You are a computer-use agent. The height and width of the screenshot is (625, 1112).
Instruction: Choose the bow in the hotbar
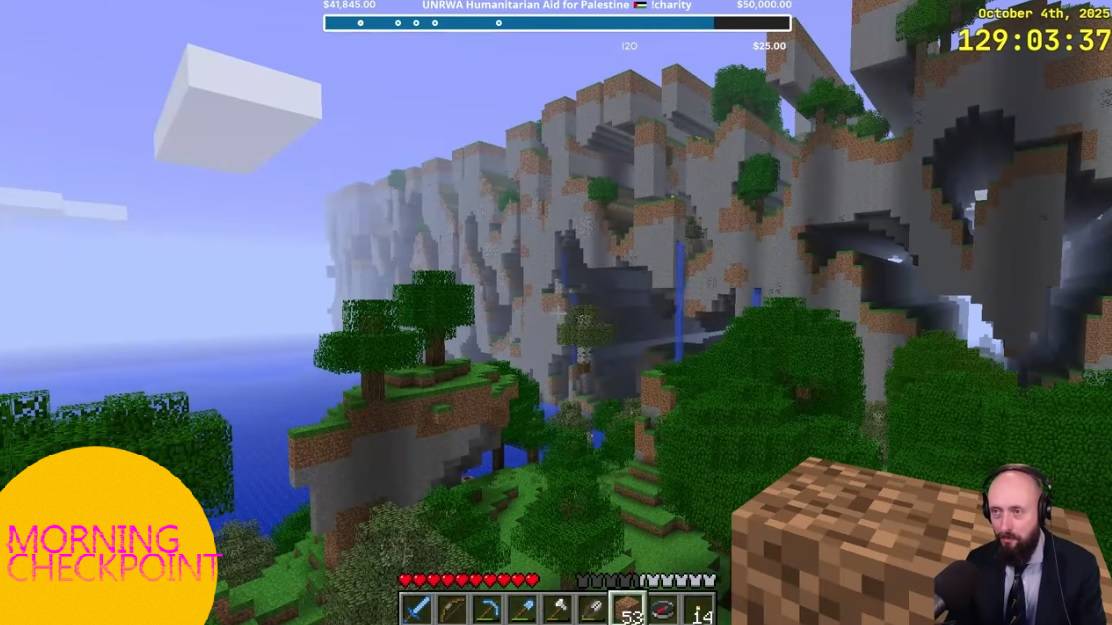[x=452, y=608]
